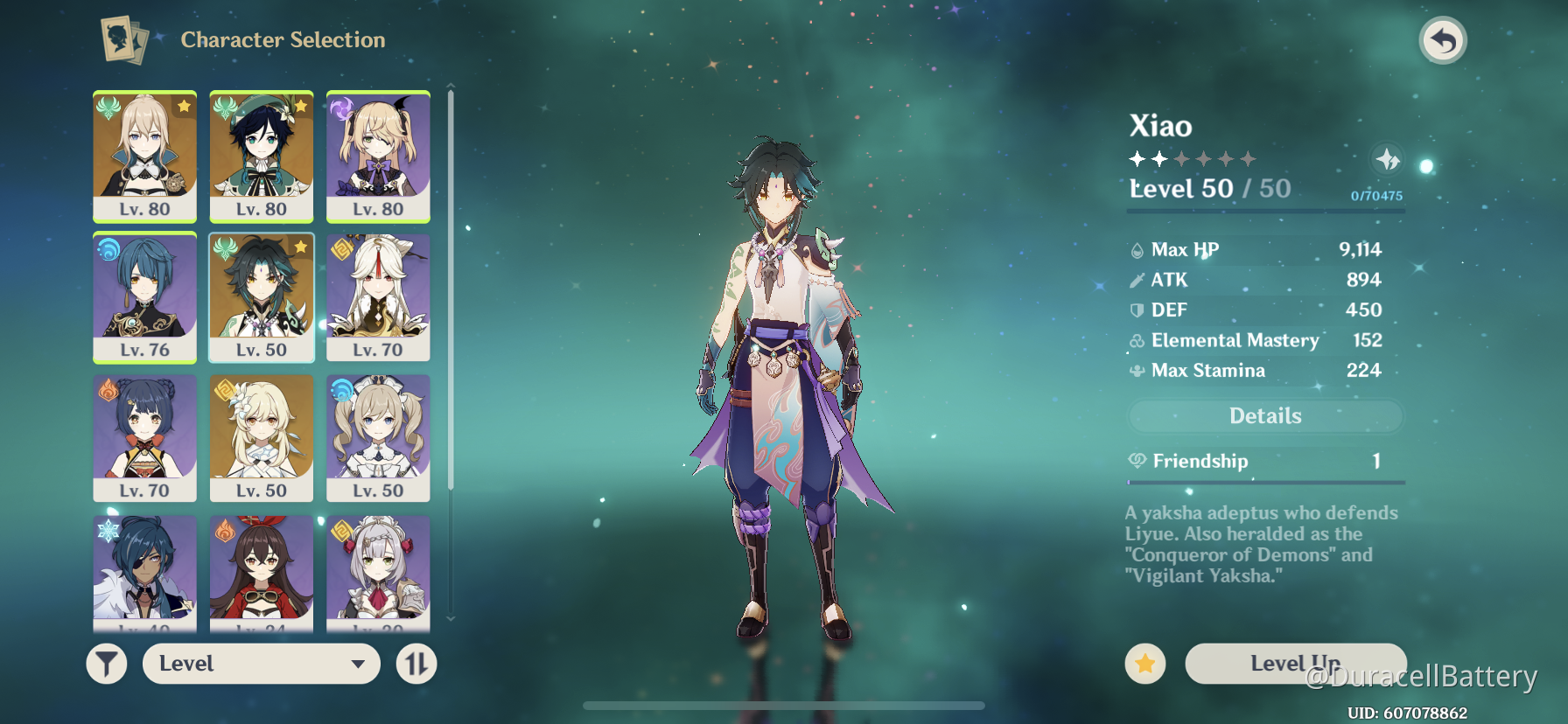Go back using the return arrow button
1568x724 pixels.
[x=1442, y=41]
